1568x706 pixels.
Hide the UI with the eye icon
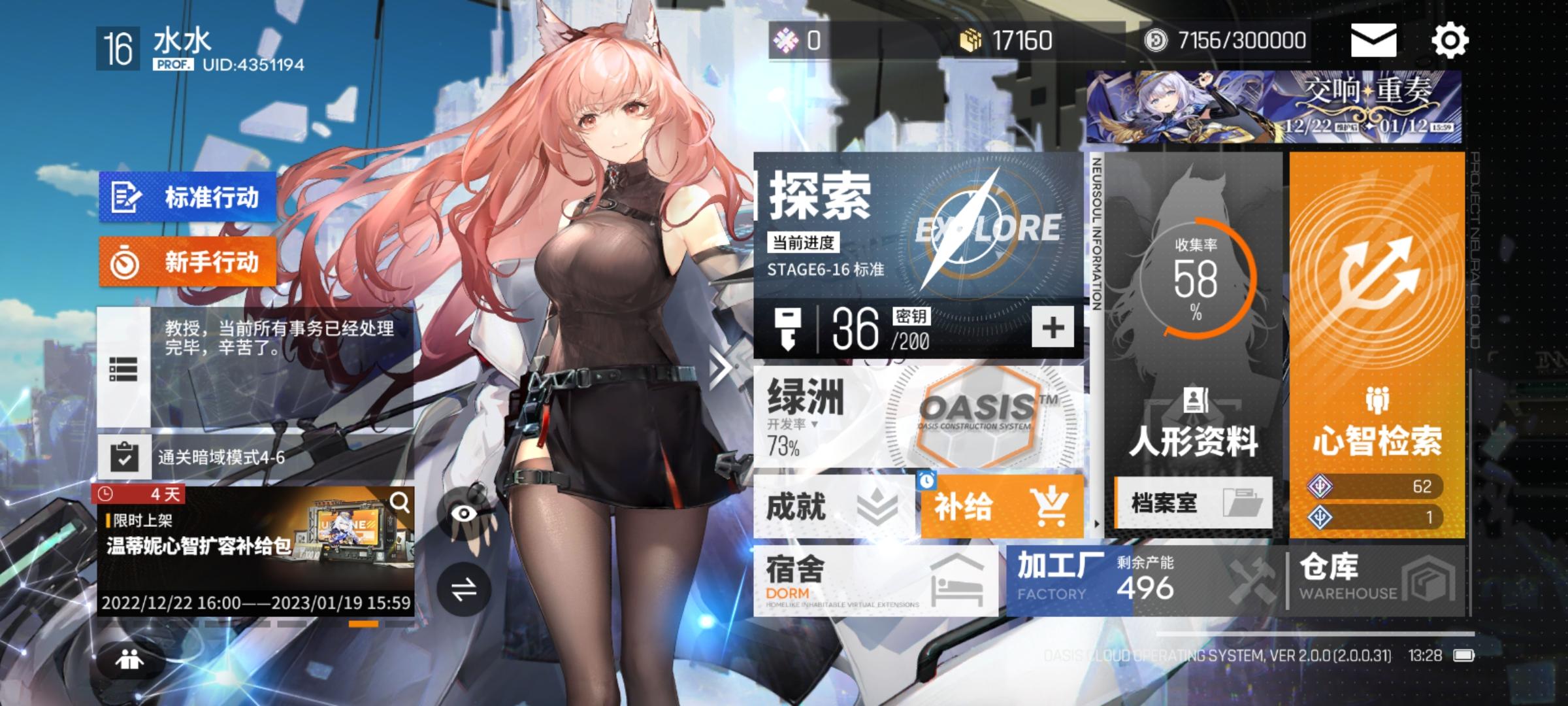(x=466, y=514)
